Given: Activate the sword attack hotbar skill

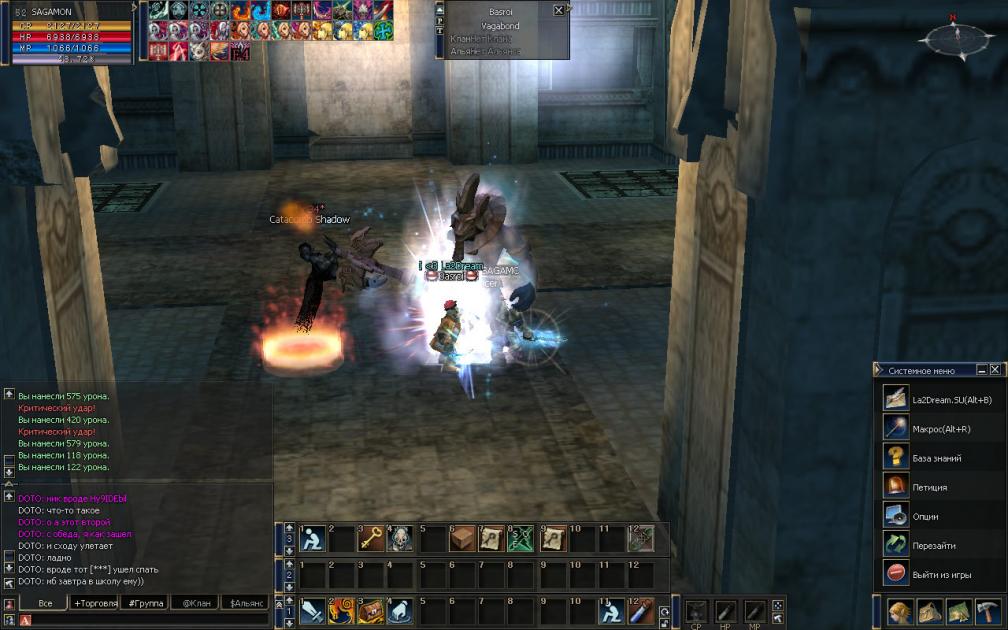Looking at the screenshot, I should [x=311, y=609].
